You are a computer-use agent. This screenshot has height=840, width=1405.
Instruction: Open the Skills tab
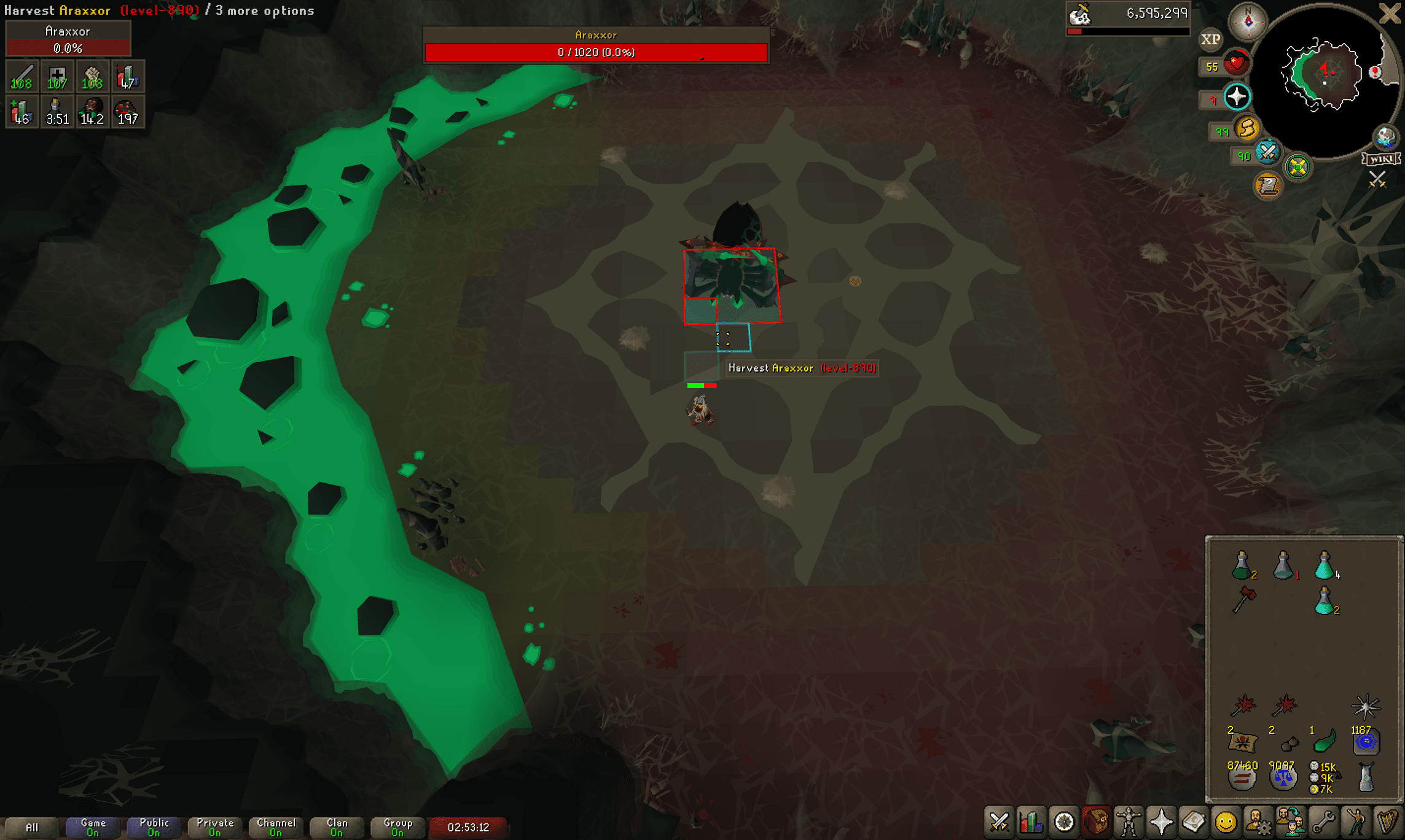click(x=1031, y=823)
